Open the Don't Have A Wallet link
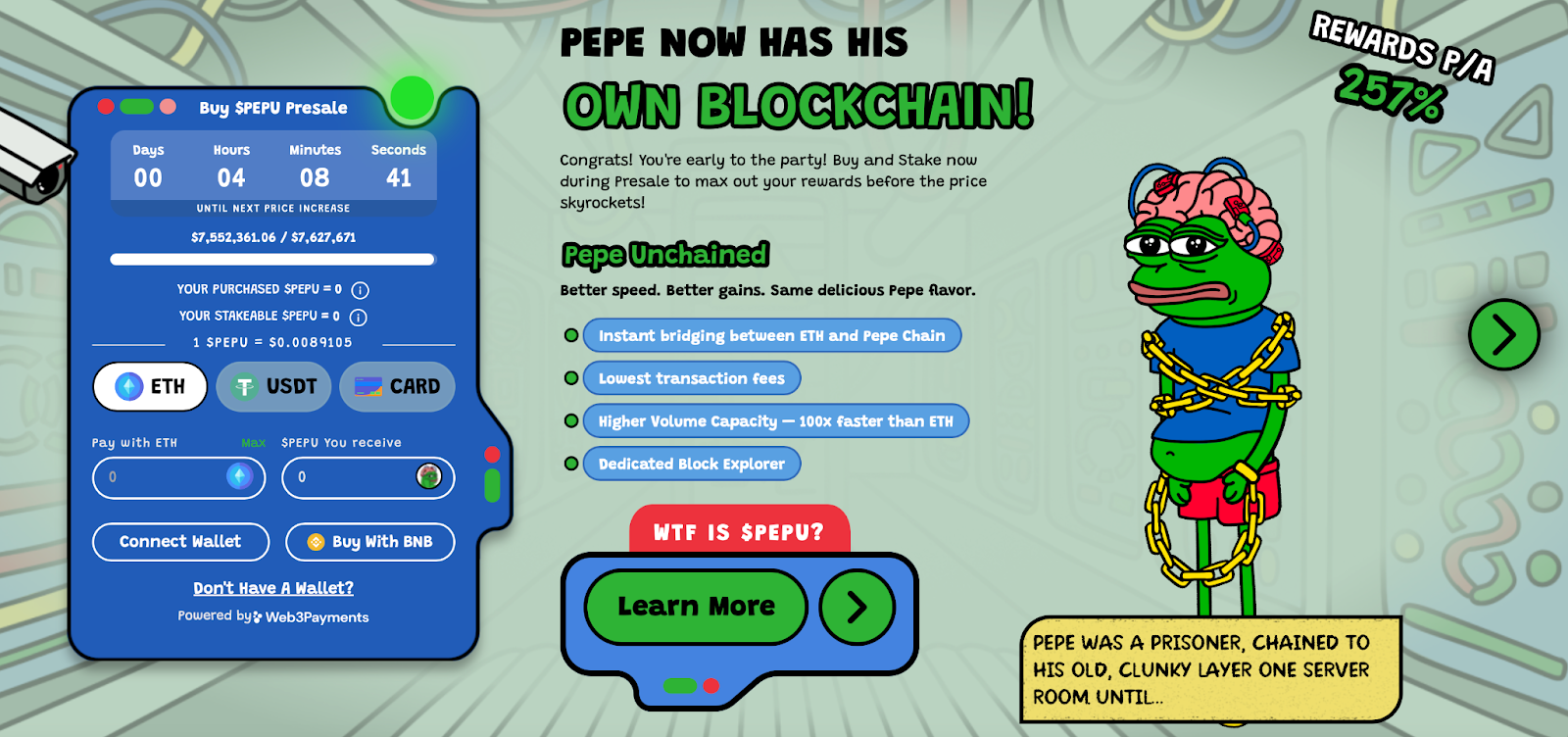Image resolution: width=1568 pixels, height=737 pixels. 273,587
